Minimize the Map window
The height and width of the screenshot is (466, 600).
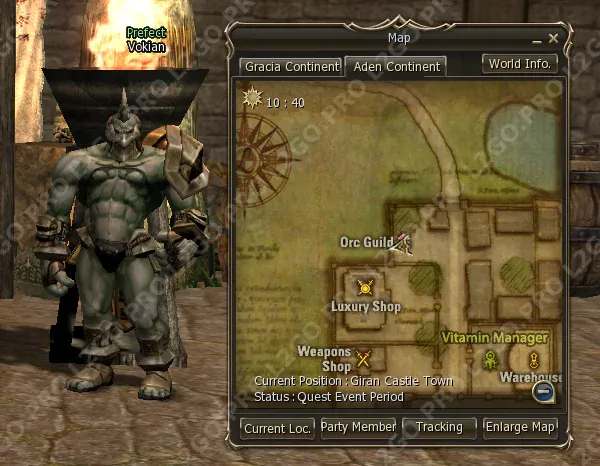(x=537, y=39)
